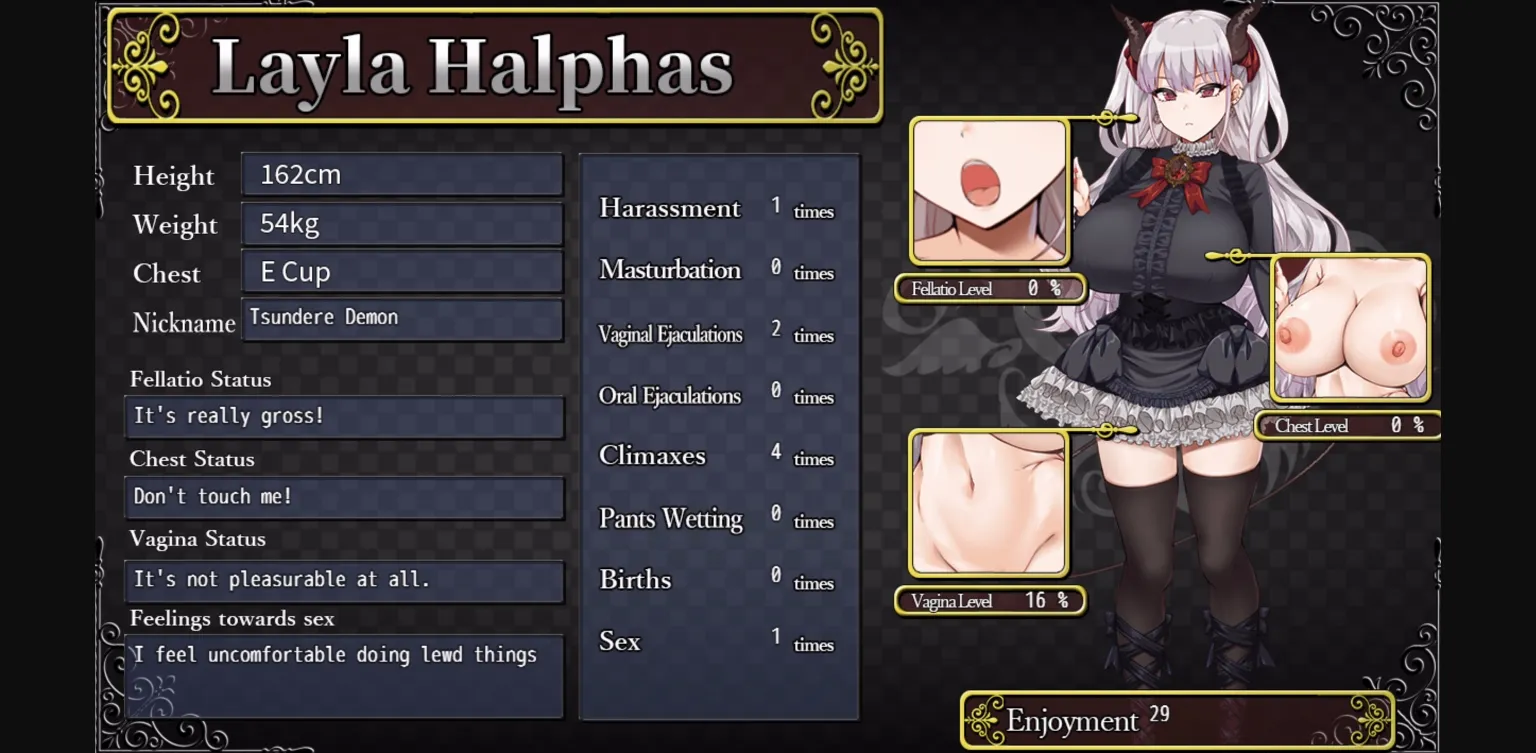
Task: Click the Vagina Level 16% badge
Action: tap(989, 601)
